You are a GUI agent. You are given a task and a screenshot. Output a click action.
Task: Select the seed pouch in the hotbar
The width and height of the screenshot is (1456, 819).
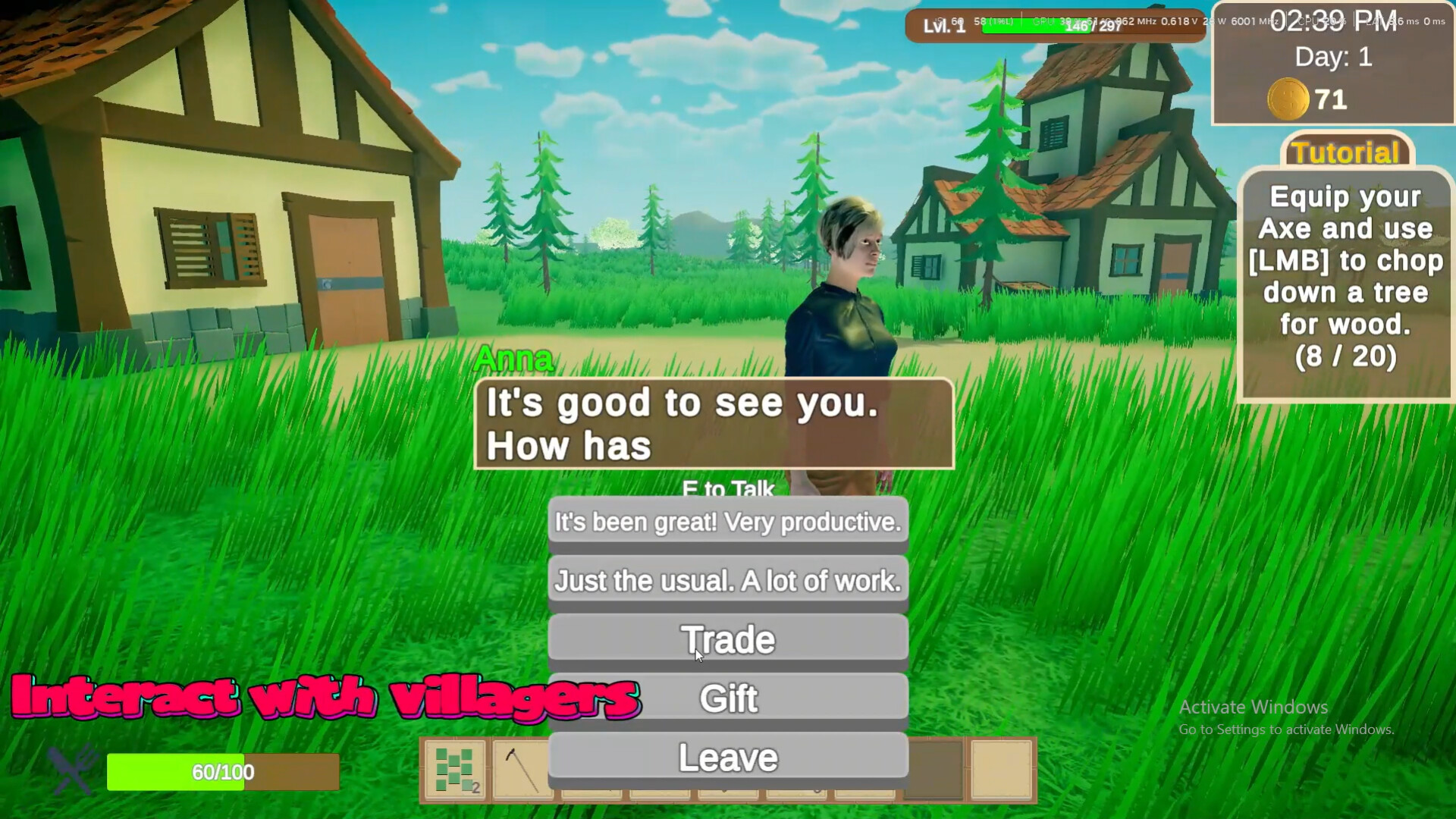coord(453,768)
